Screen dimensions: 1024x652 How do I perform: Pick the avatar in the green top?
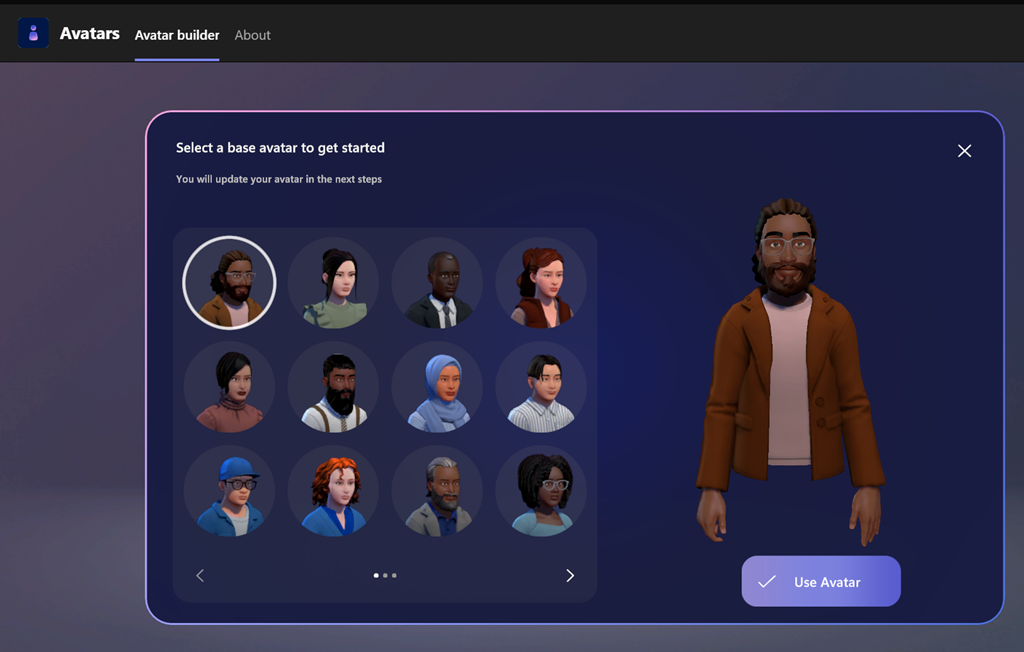point(333,283)
